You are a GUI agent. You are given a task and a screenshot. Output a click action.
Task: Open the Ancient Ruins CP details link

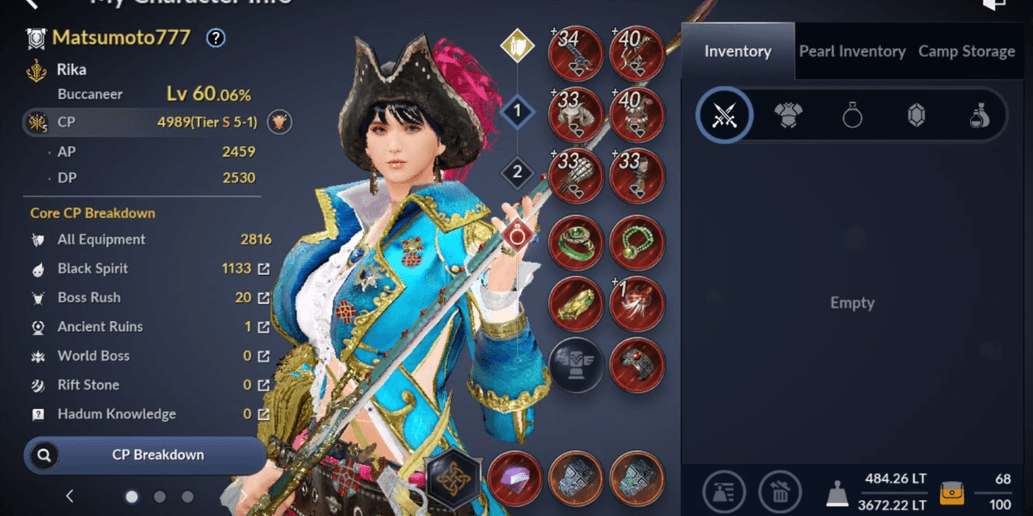[x=264, y=327]
